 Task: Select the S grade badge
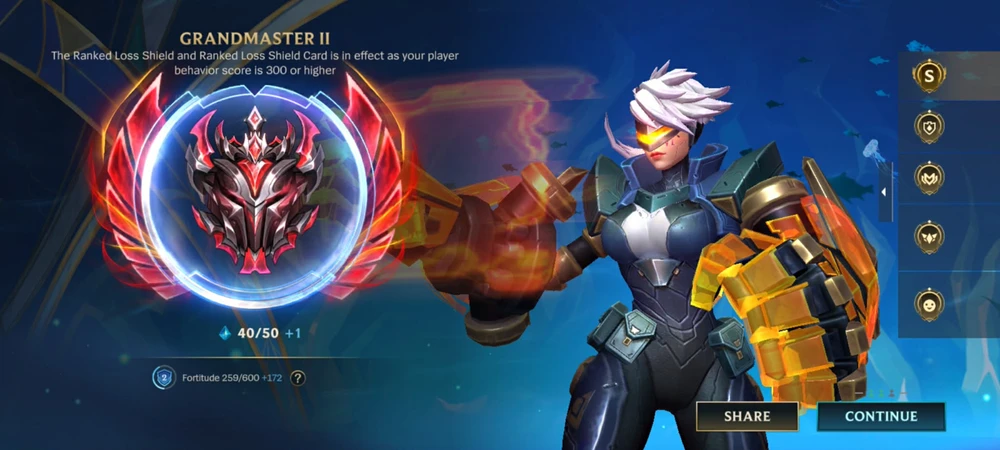(930, 74)
